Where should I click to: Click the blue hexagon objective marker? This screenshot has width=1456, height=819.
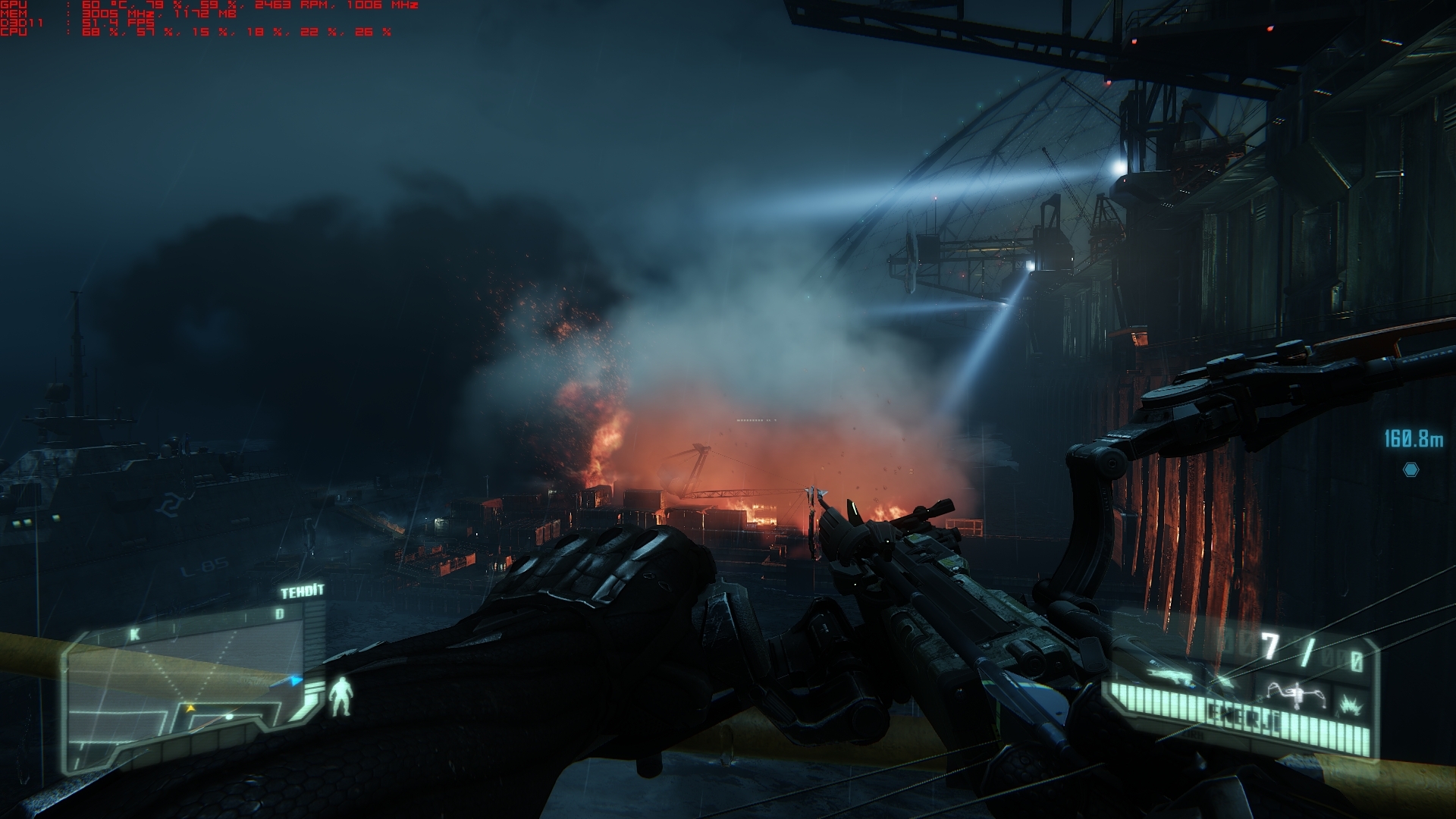tap(1410, 470)
